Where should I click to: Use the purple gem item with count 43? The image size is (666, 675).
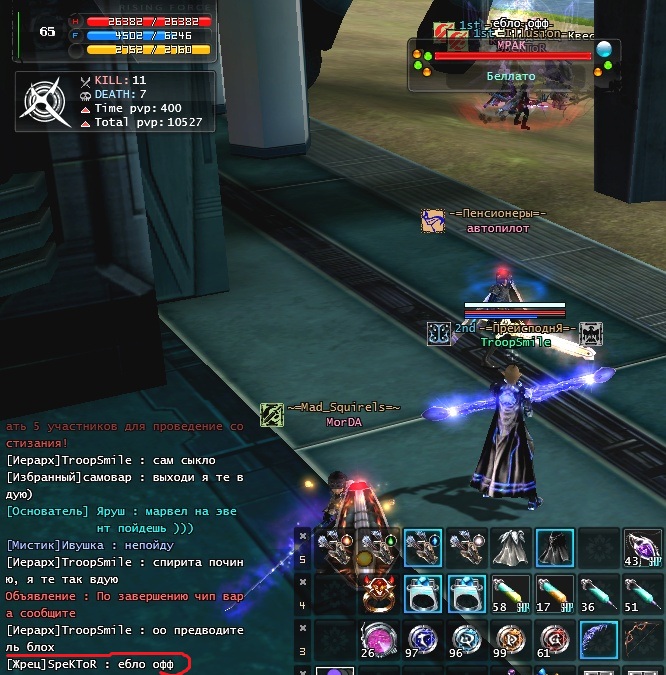pos(641,548)
